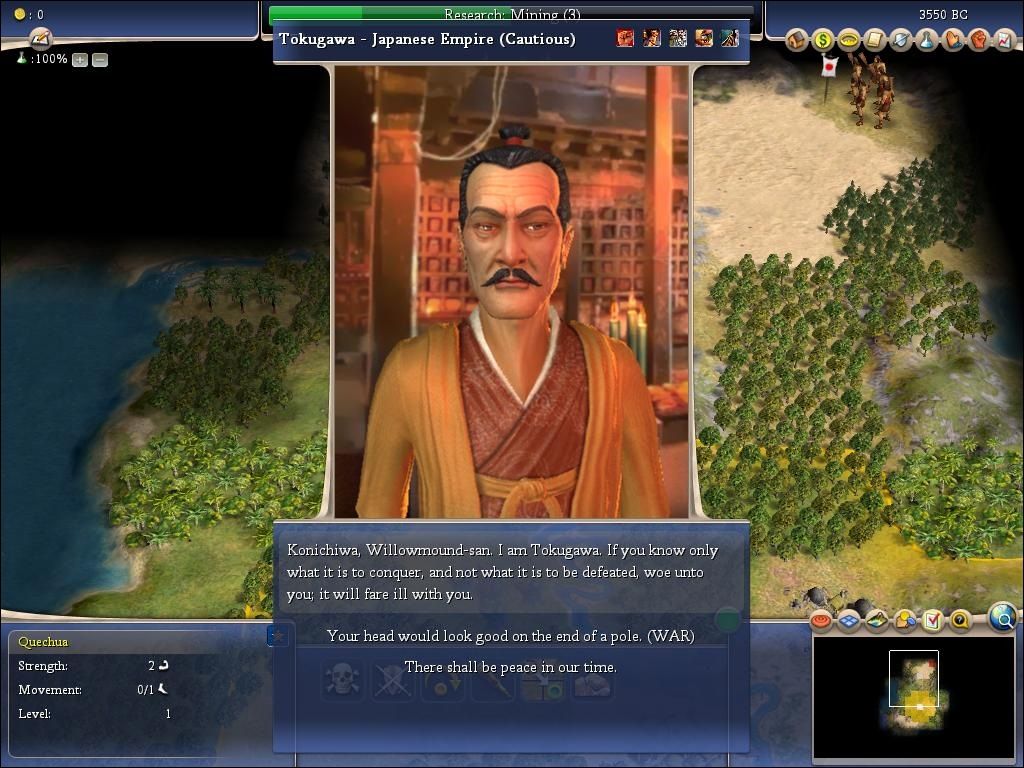Open the foreign advisor scroll icon

(x=875, y=40)
